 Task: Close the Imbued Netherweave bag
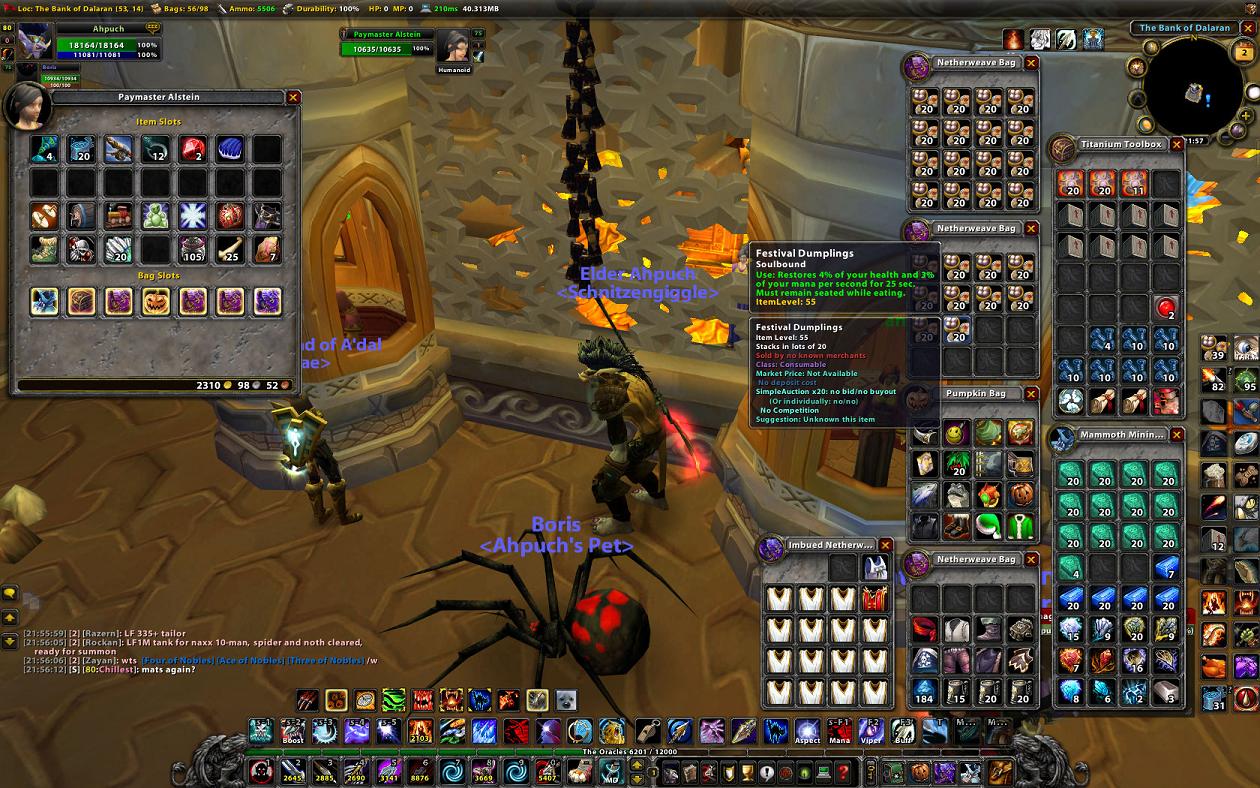click(884, 545)
